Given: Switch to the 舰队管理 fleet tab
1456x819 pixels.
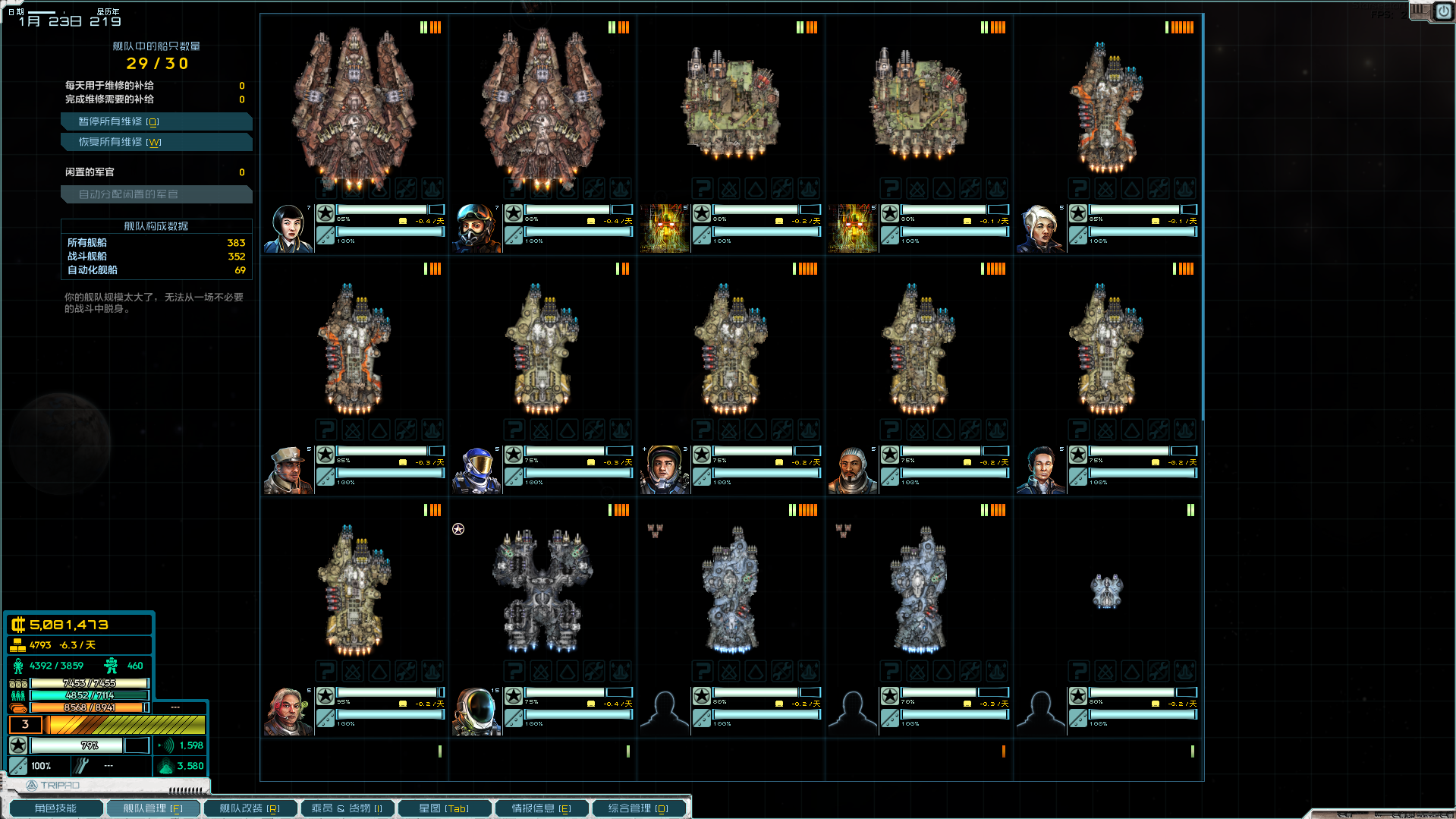Looking at the screenshot, I should [x=153, y=808].
